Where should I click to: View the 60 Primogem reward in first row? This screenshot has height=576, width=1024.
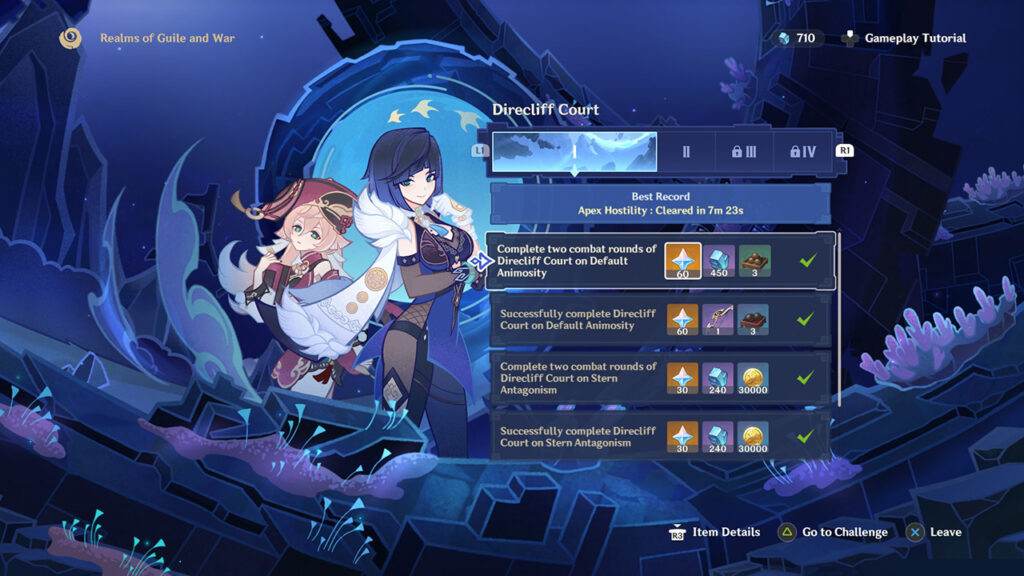point(684,261)
